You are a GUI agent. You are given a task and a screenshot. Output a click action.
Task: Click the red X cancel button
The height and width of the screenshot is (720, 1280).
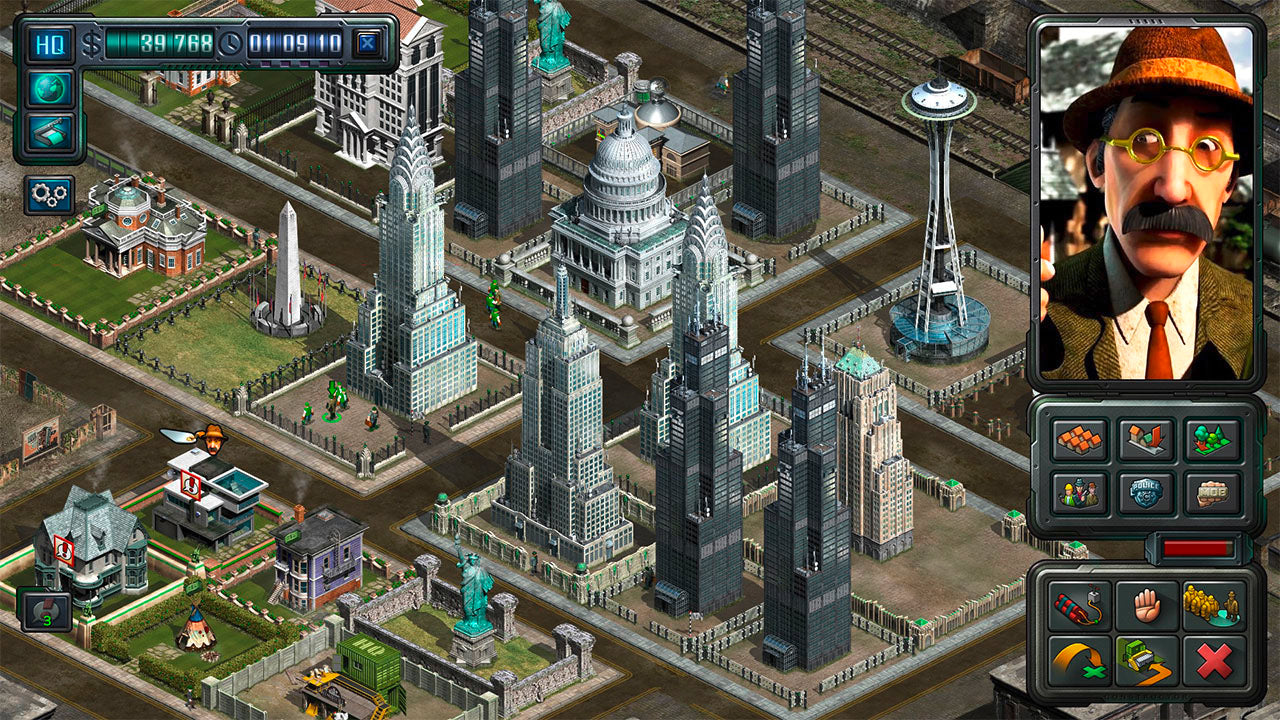(x=1214, y=660)
